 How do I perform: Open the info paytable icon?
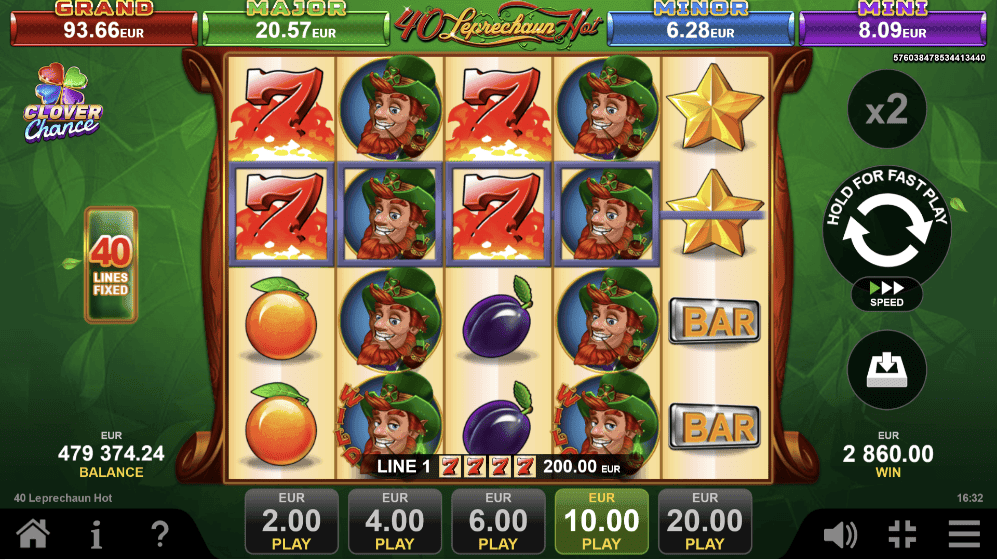click(x=96, y=534)
